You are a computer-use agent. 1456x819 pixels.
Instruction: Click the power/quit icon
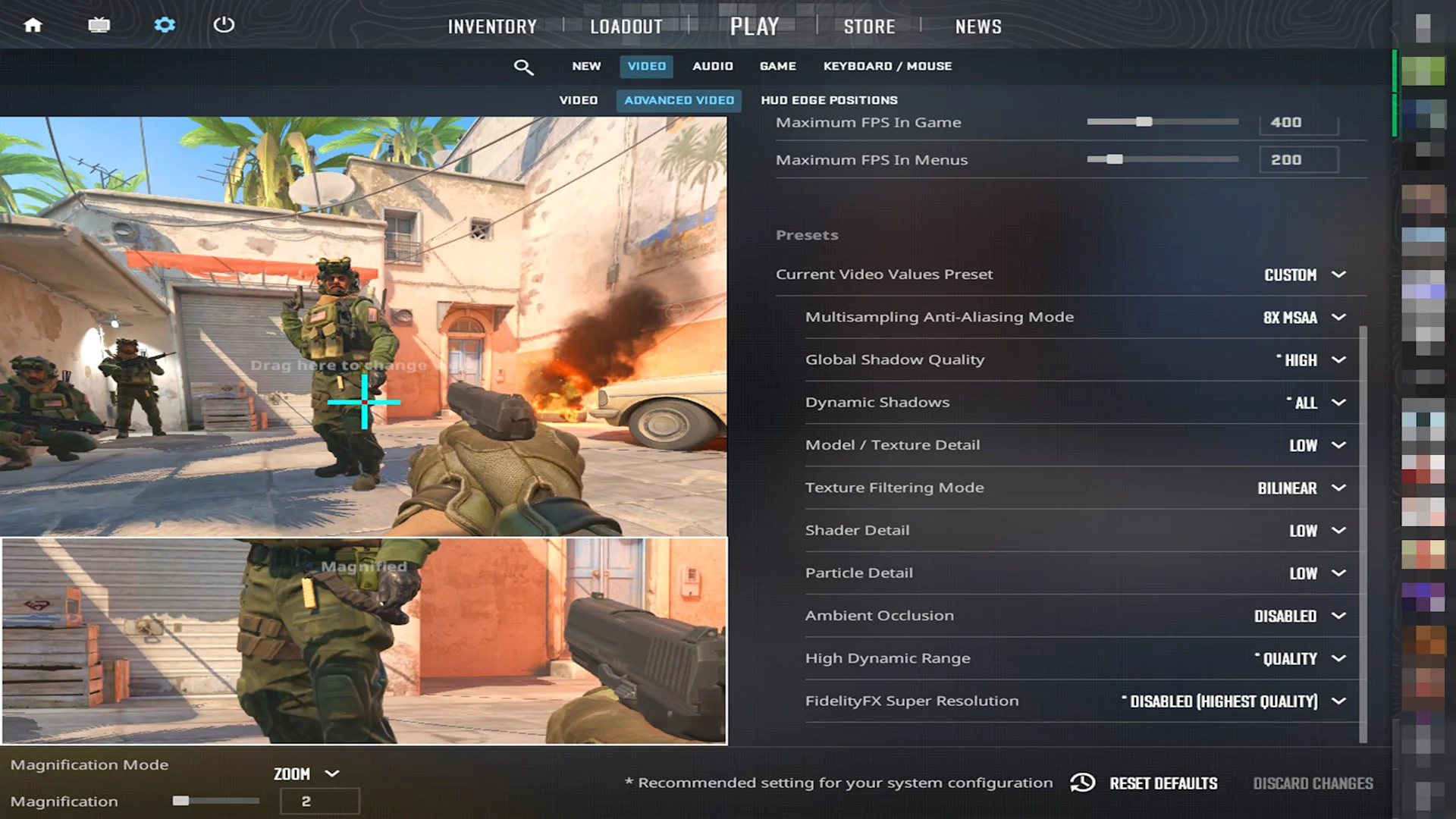[x=224, y=25]
